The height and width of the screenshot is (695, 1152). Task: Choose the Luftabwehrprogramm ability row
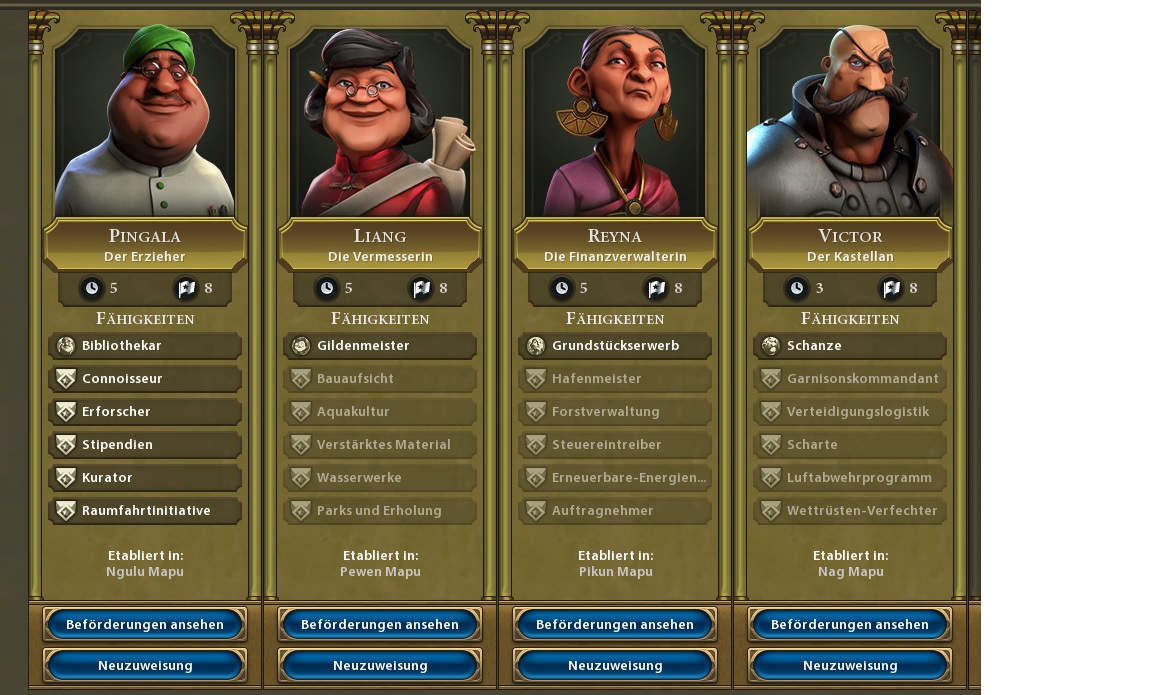click(850, 478)
